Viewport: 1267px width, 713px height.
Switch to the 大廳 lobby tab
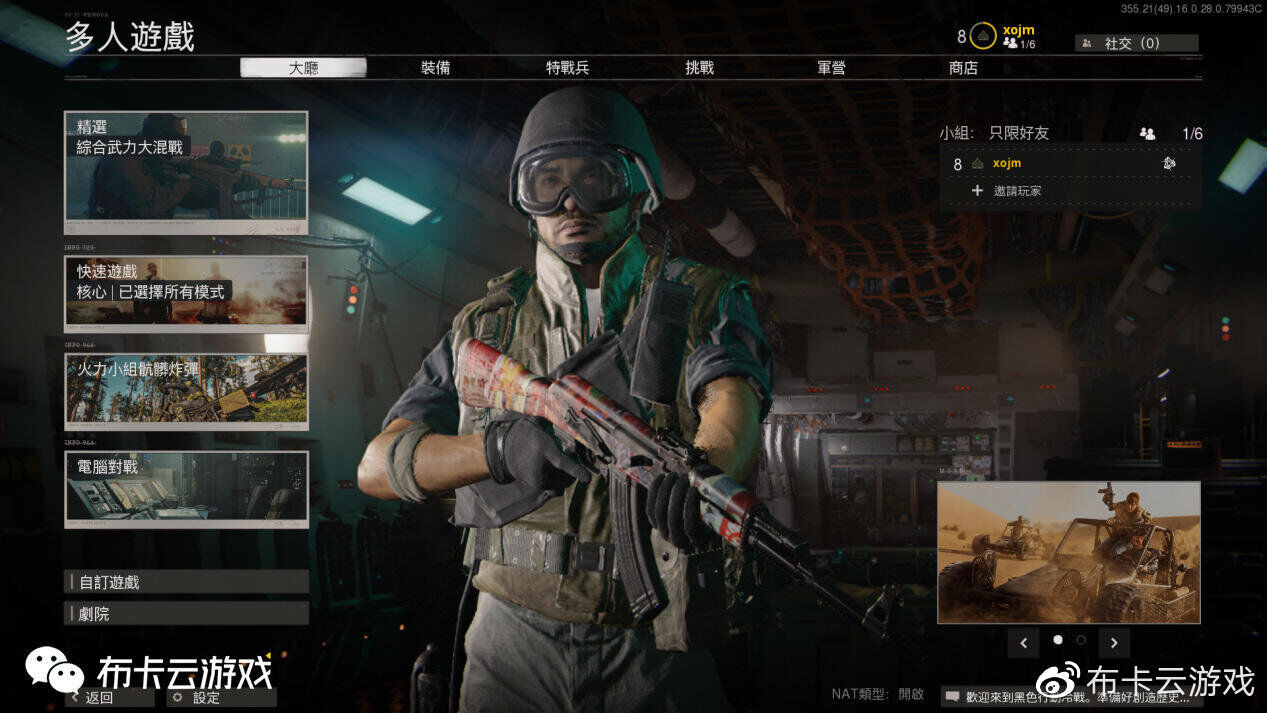point(303,68)
